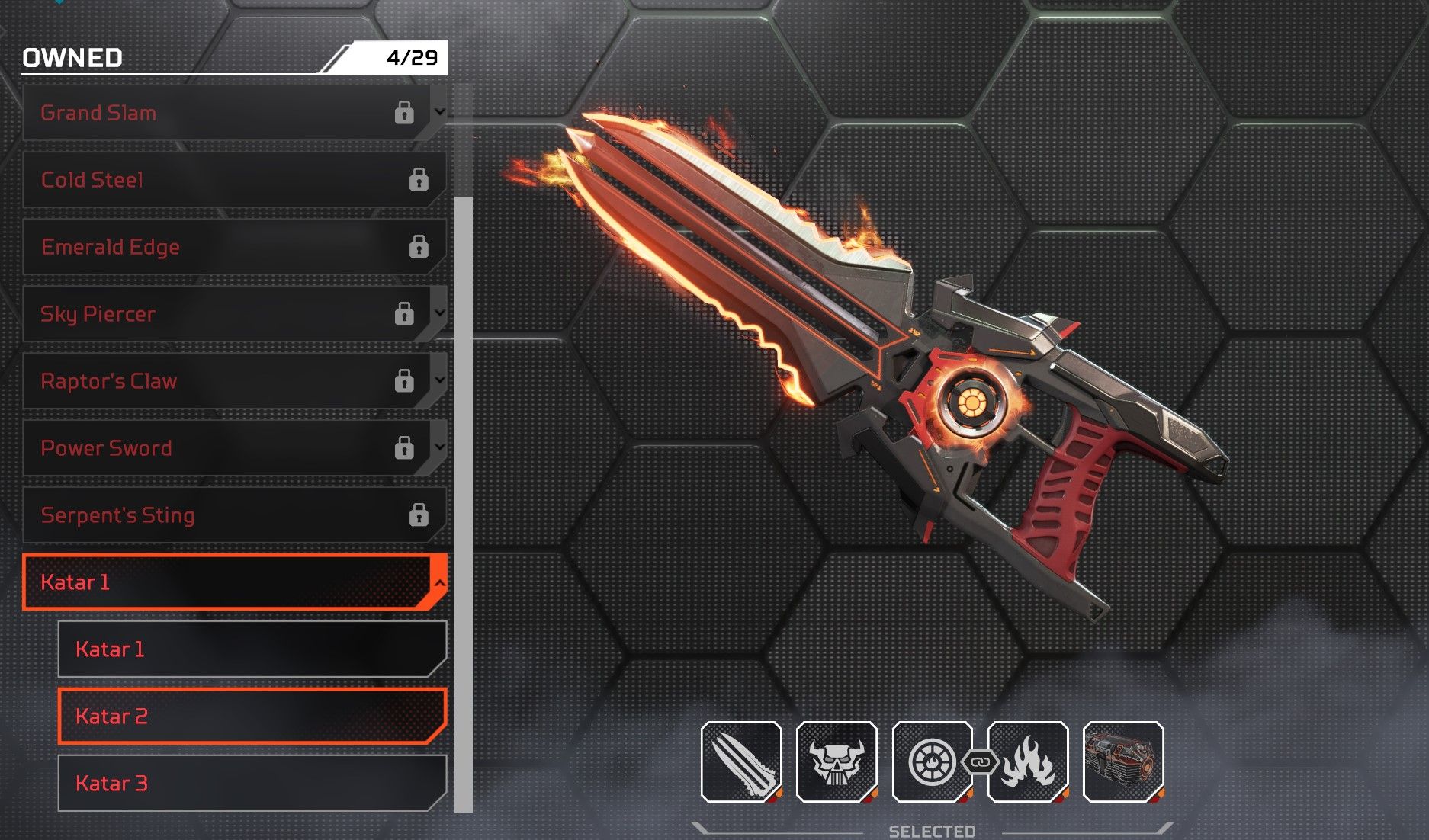Expand the Raptor's Claw dropdown arrow
Viewport: 1429px width, 840px height.
pyautogui.click(x=439, y=380)
